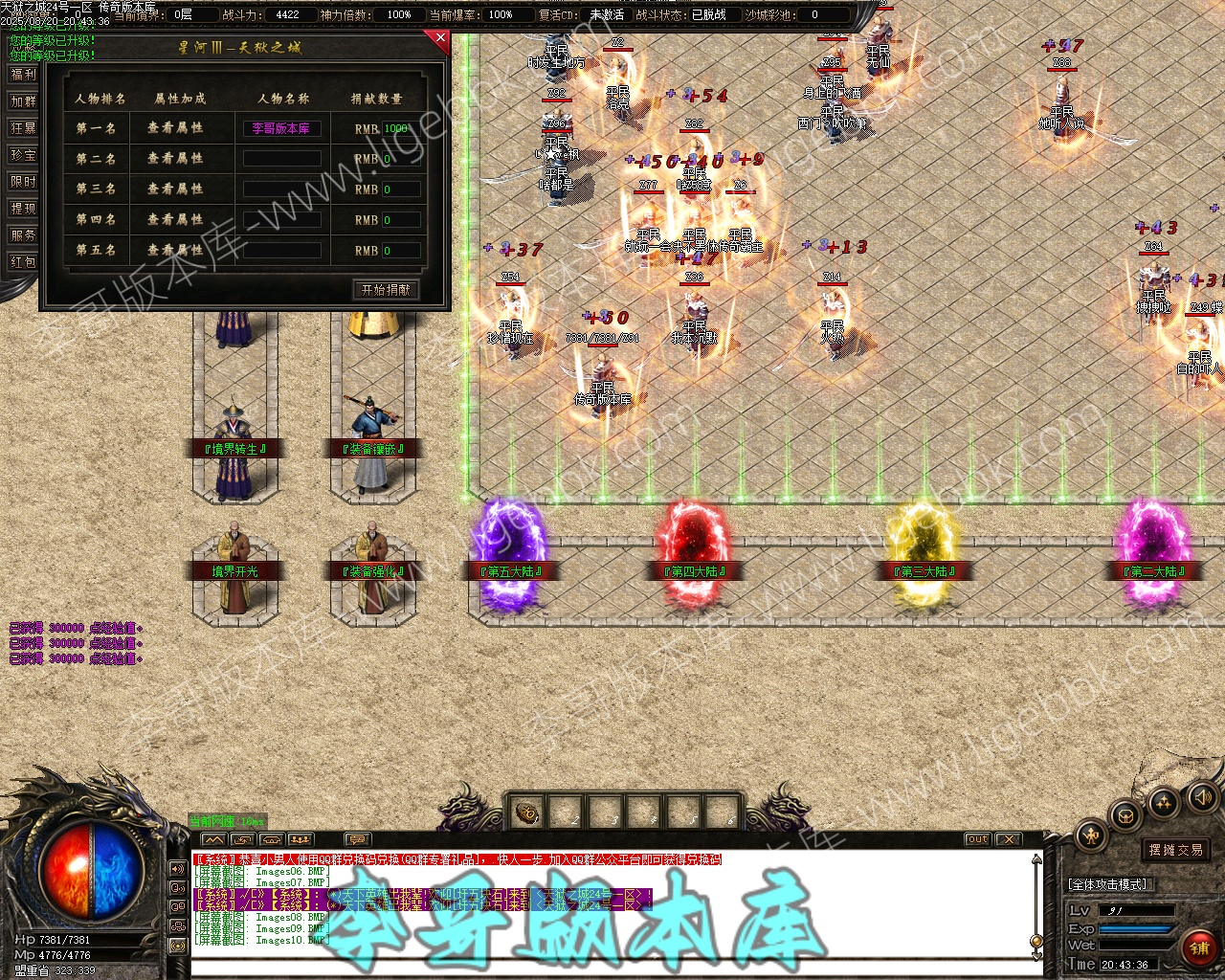
Task: View attributes for first place rank
Action: pos(175,128)
